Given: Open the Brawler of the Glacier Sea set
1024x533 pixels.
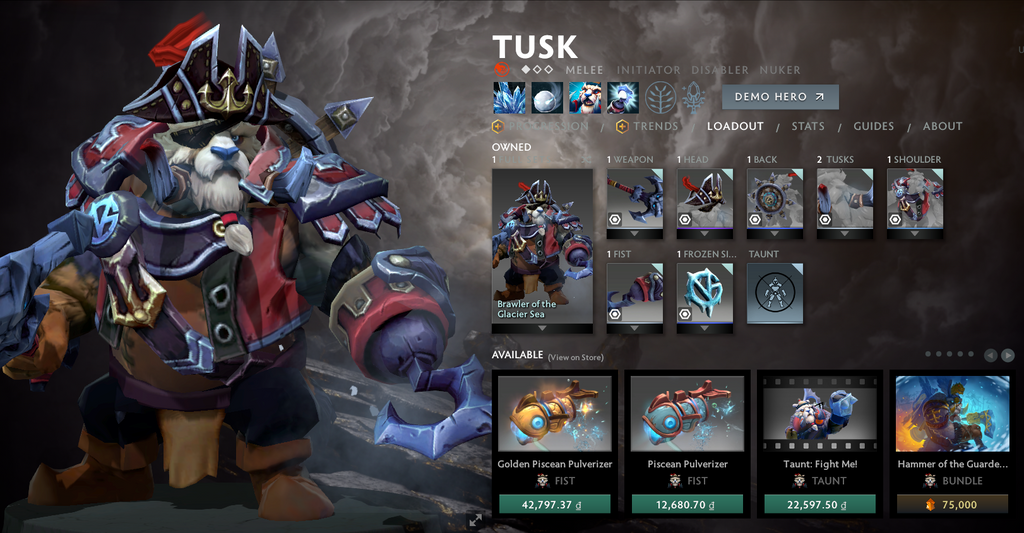Looking at the screenshot, I should point(542,245).
